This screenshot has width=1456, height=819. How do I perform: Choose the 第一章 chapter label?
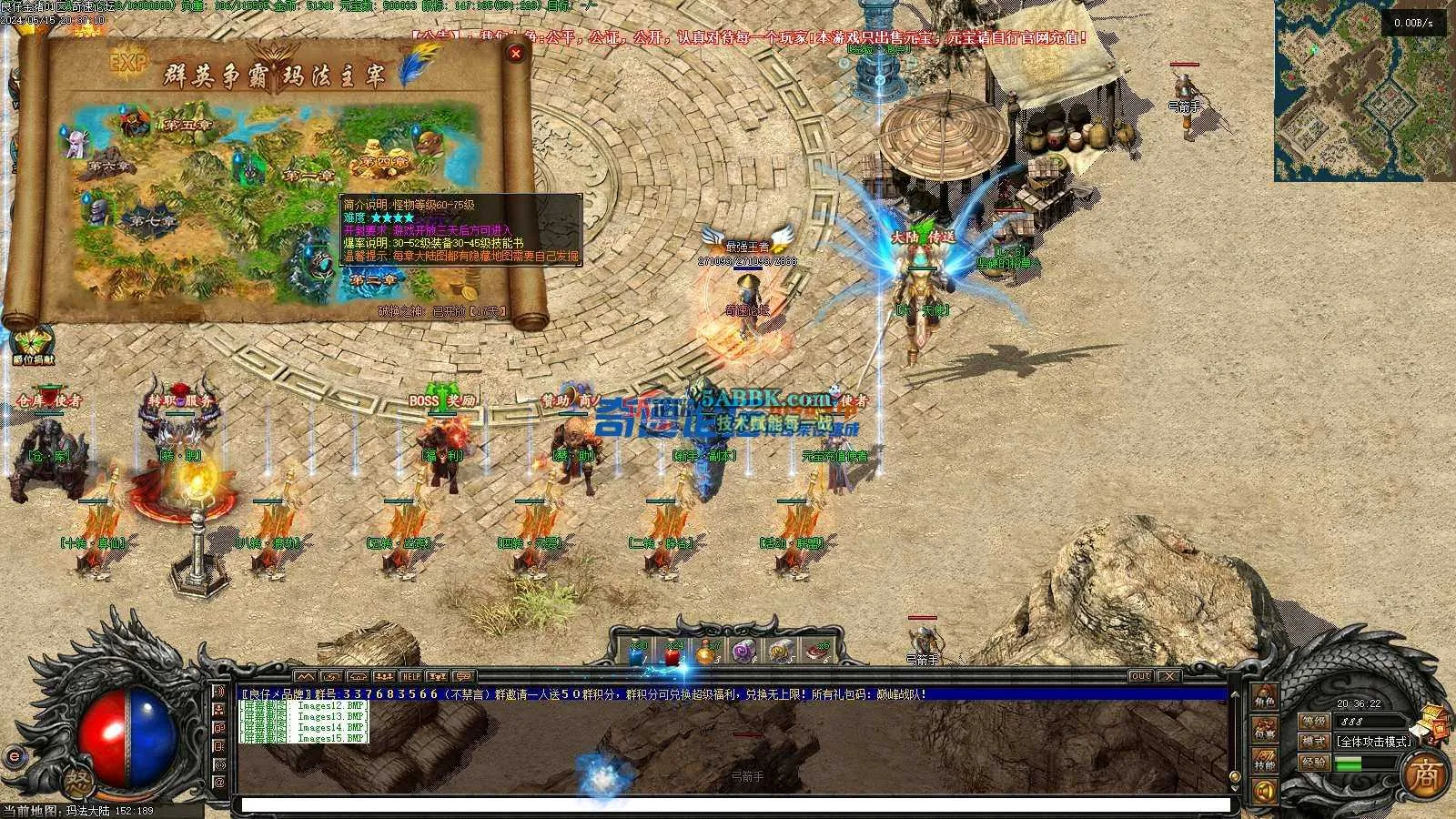coord(308,175)
